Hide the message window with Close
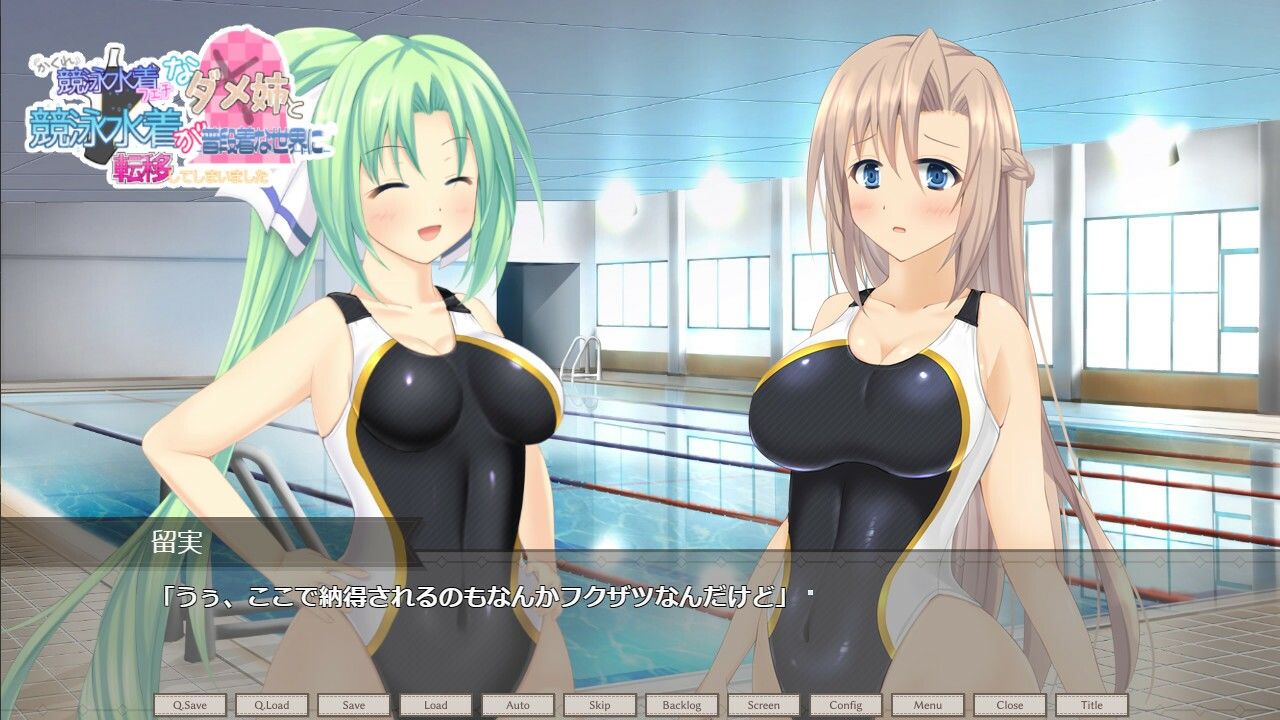The image size is (1280, 720). point(1010,705)
